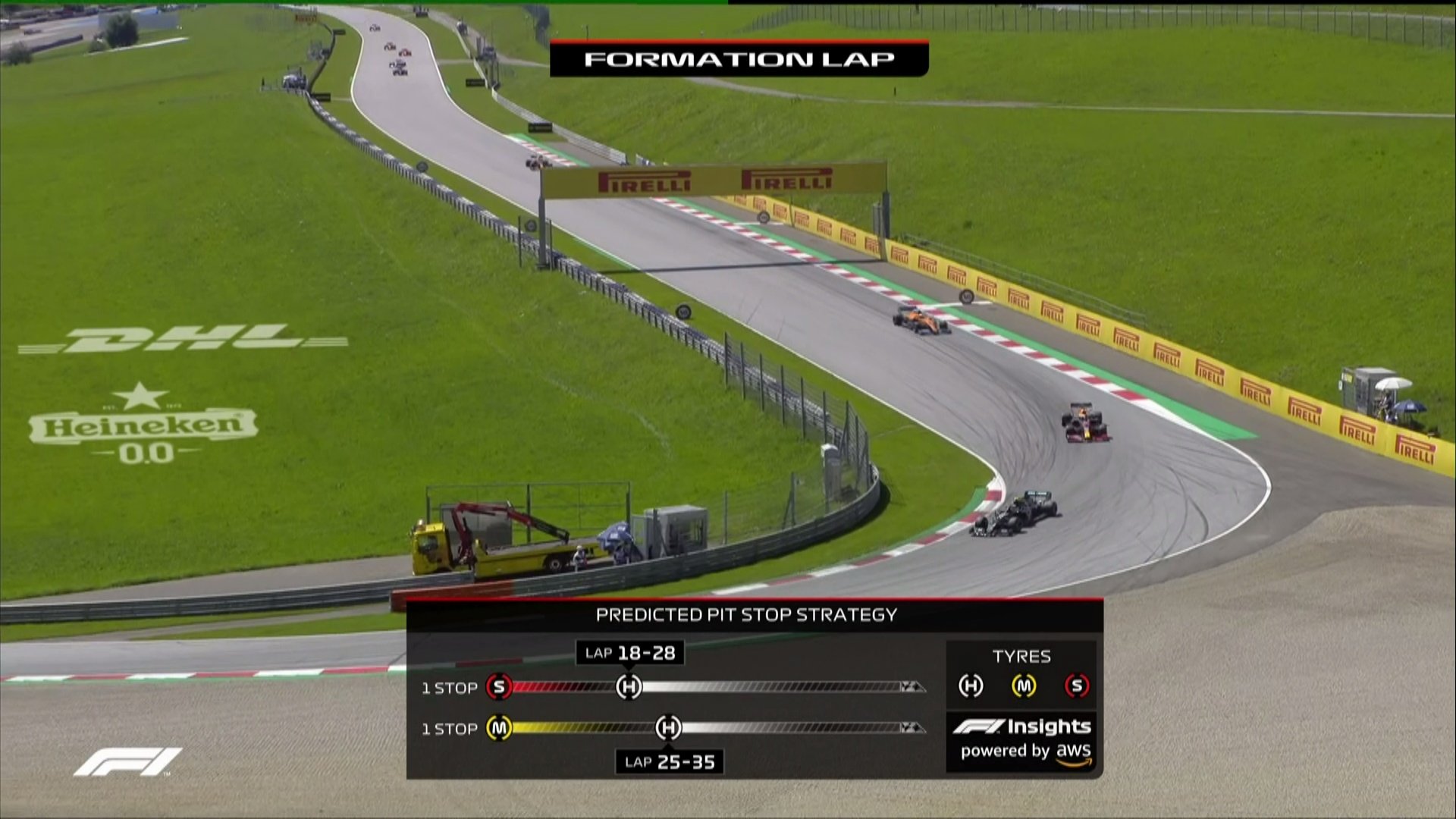This screenshot has width=1456, height=819.
Task: Select the Hard tyre icon in the Tyres legend
Action: click(x=971, y=686)
